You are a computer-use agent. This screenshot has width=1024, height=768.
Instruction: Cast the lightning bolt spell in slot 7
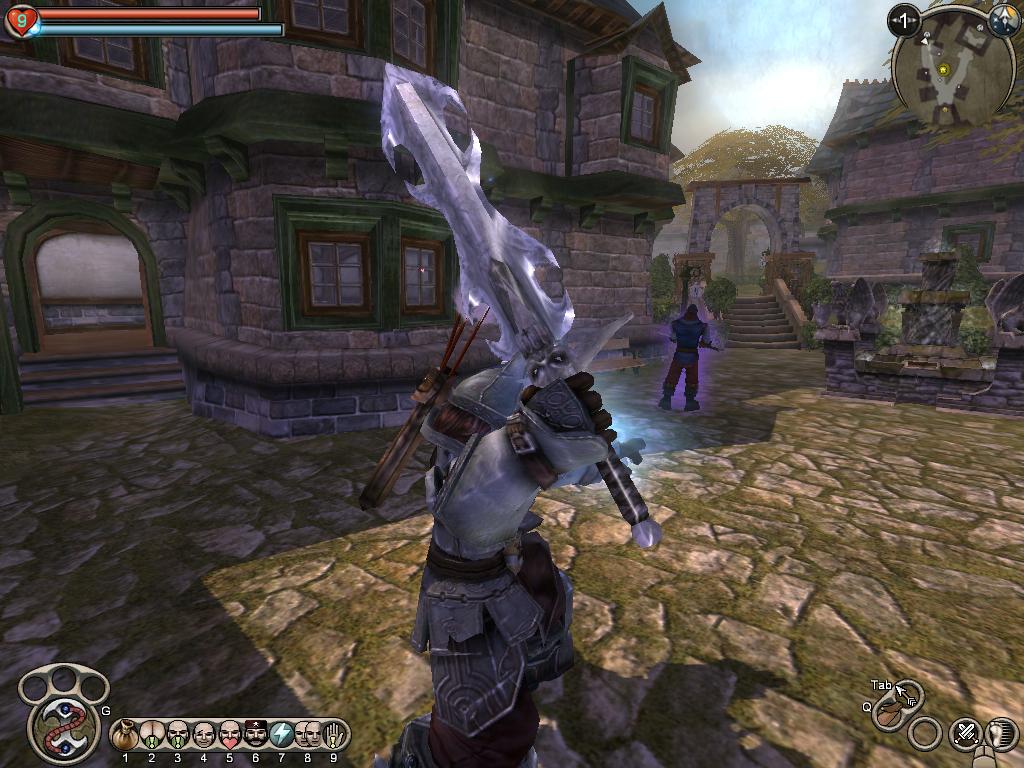tap(282, 735)
